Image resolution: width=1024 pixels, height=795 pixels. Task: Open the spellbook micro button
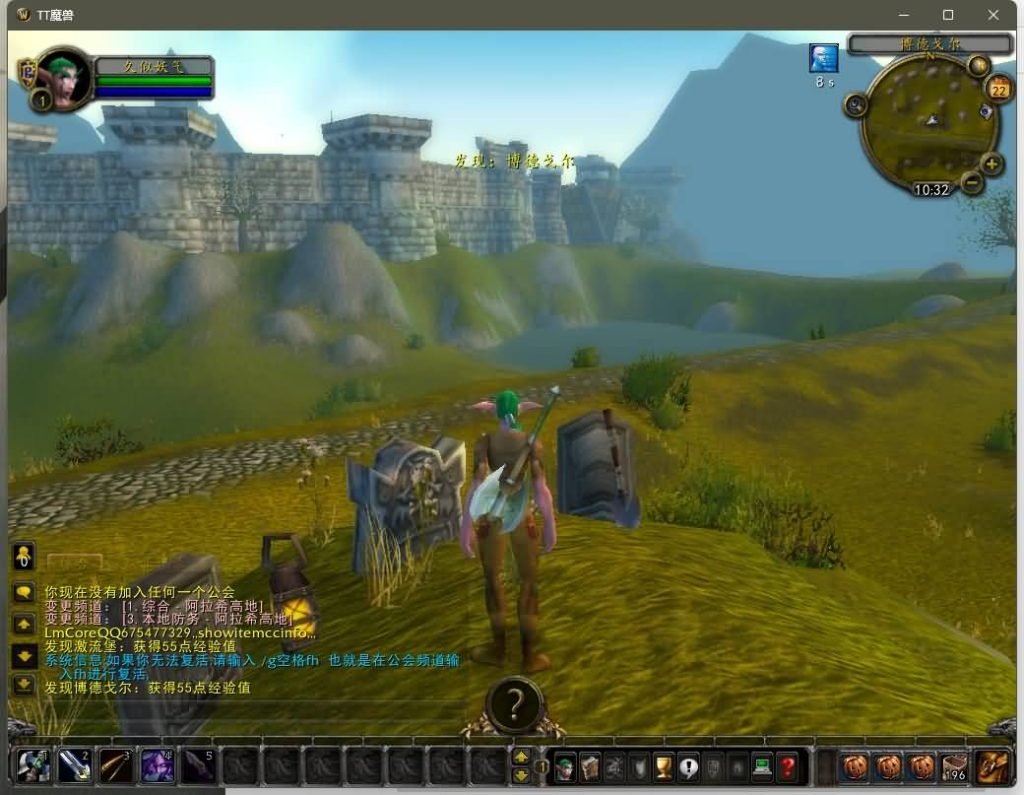590,767
